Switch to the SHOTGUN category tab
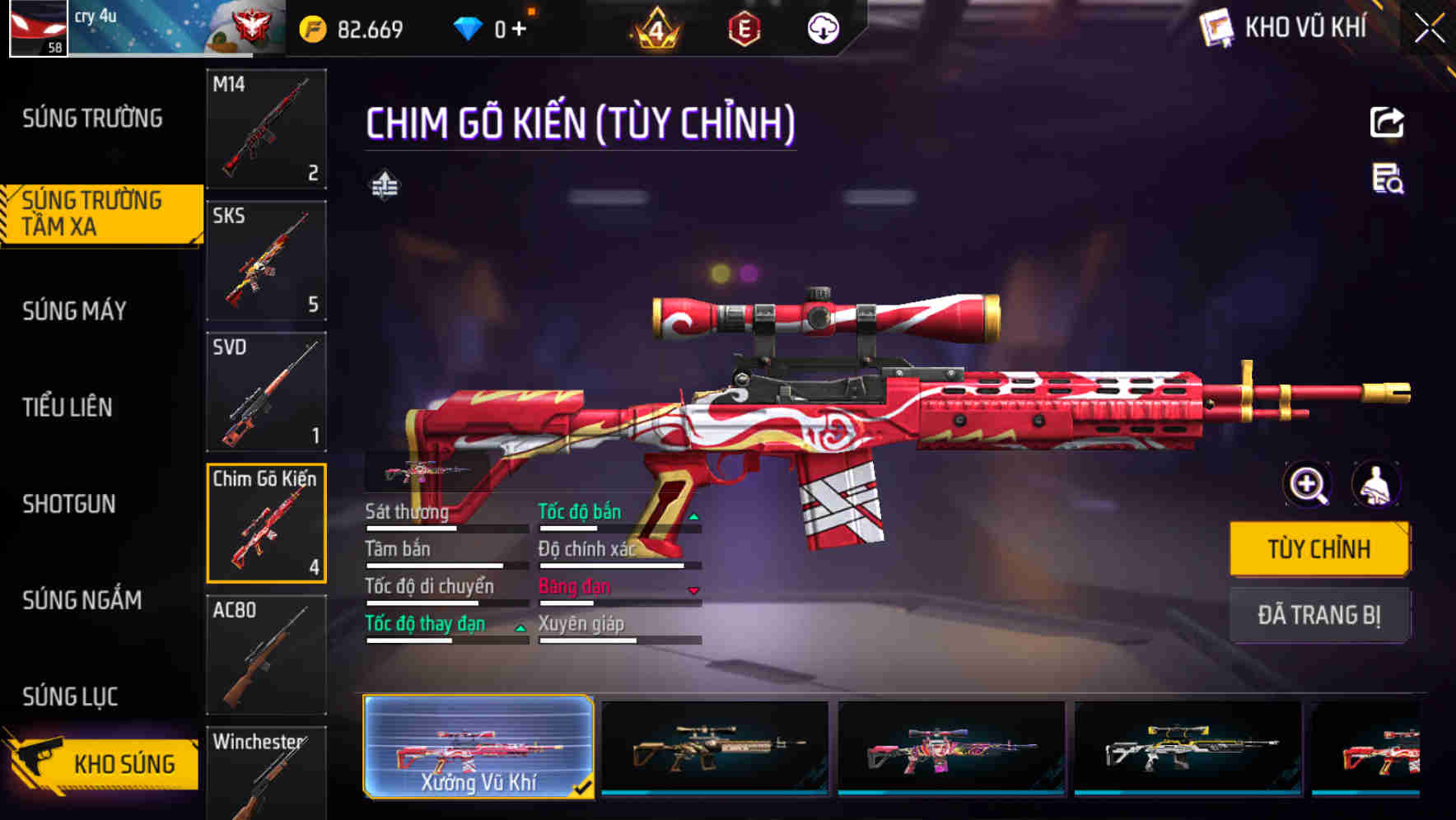Viewport: 1456px width, 820px height. click(x=68, y=504)
